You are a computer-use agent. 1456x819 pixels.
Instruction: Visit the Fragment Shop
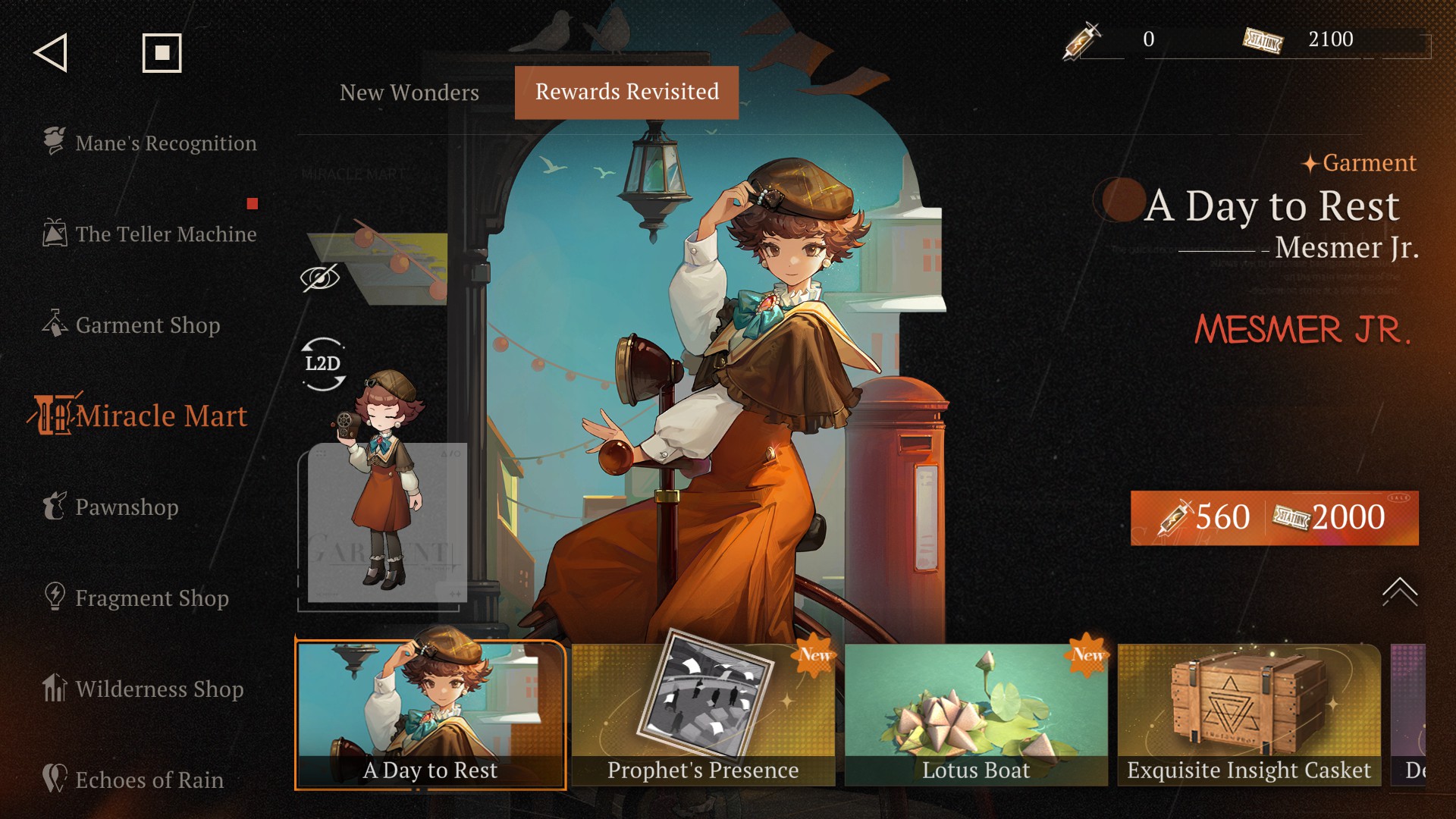(x=136, y=598)
